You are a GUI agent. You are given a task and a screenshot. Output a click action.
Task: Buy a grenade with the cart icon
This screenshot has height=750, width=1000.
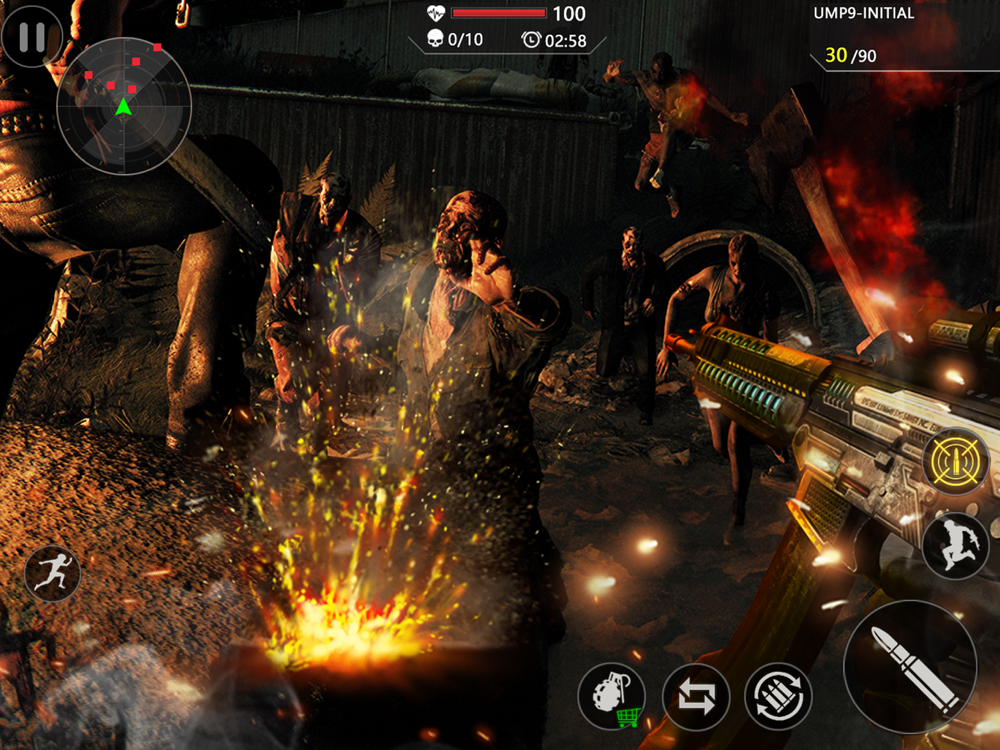612,696
